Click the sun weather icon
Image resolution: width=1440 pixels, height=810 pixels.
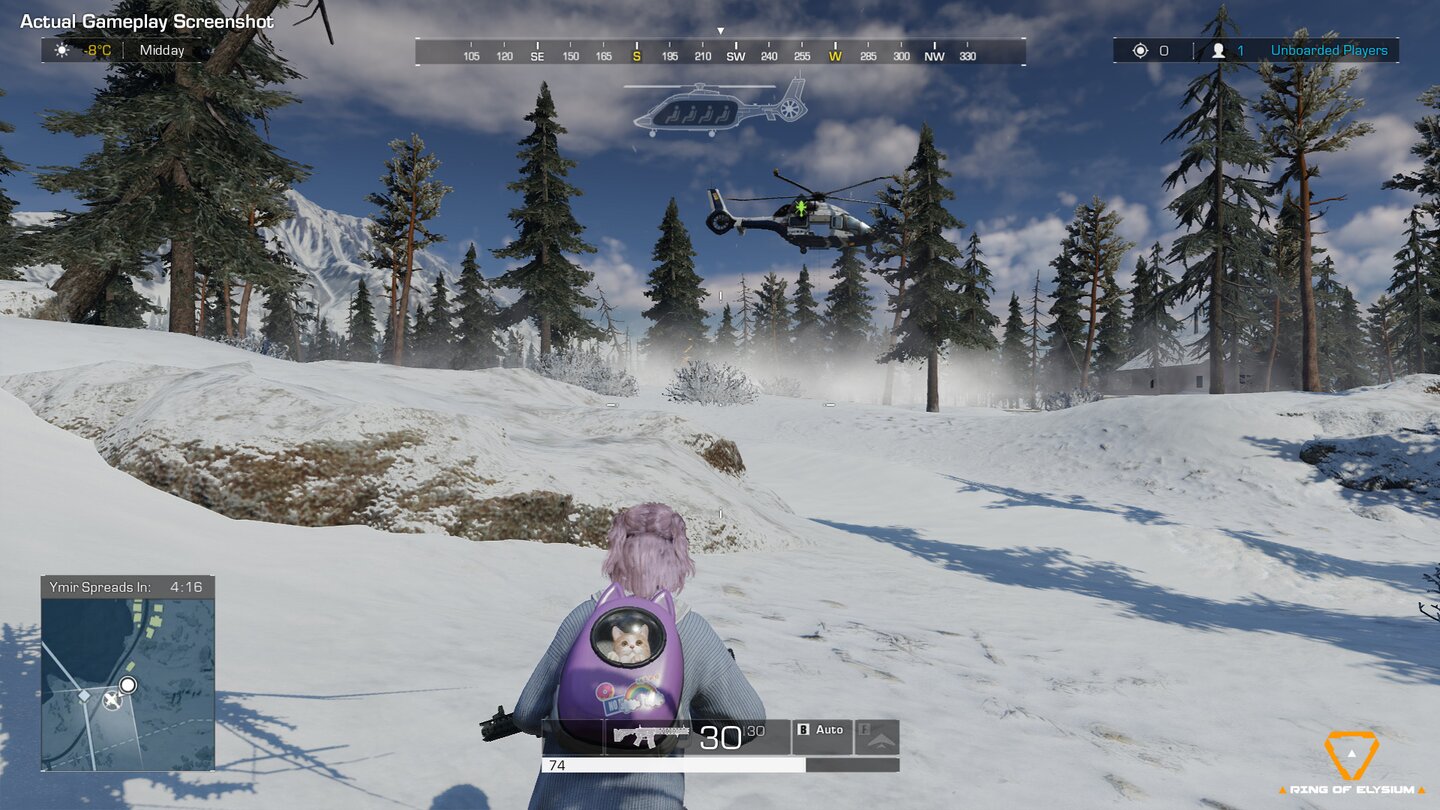pyautogui.click(x=62, y=48)
